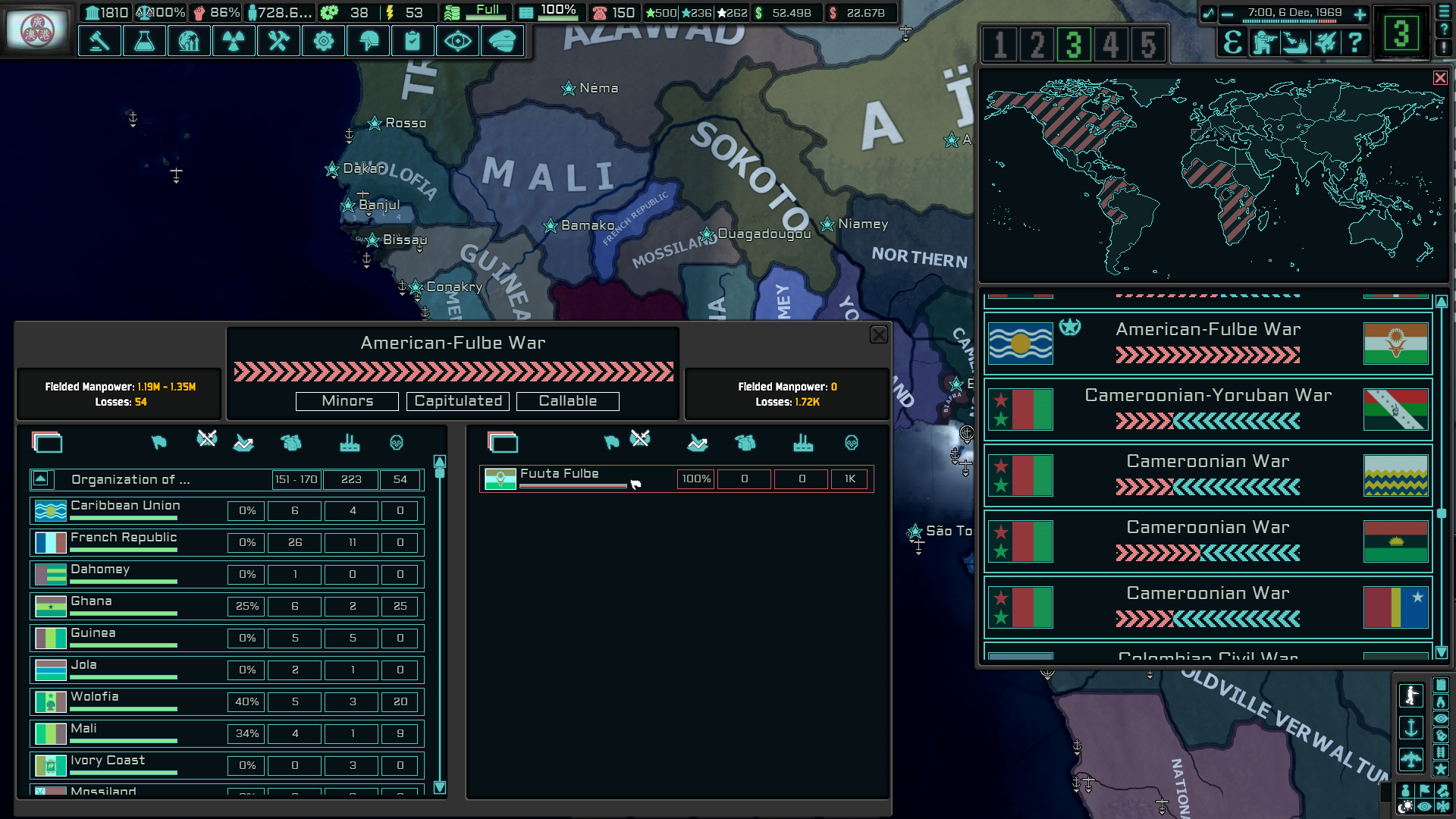
Task: Select the crossed swords tab in war details
Action: click(206, 438)
